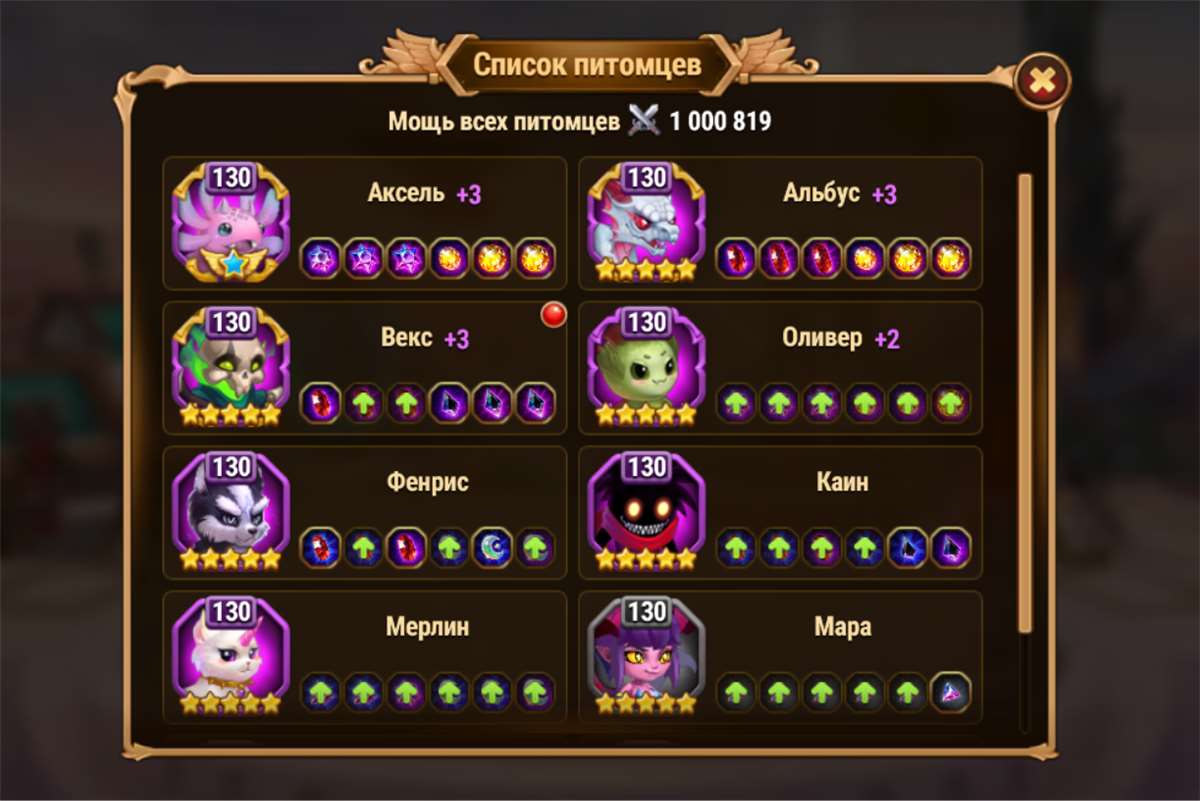Click the Мара name label
The height and width of the screenshot is (801, 1200).
(x=842, y=628)
